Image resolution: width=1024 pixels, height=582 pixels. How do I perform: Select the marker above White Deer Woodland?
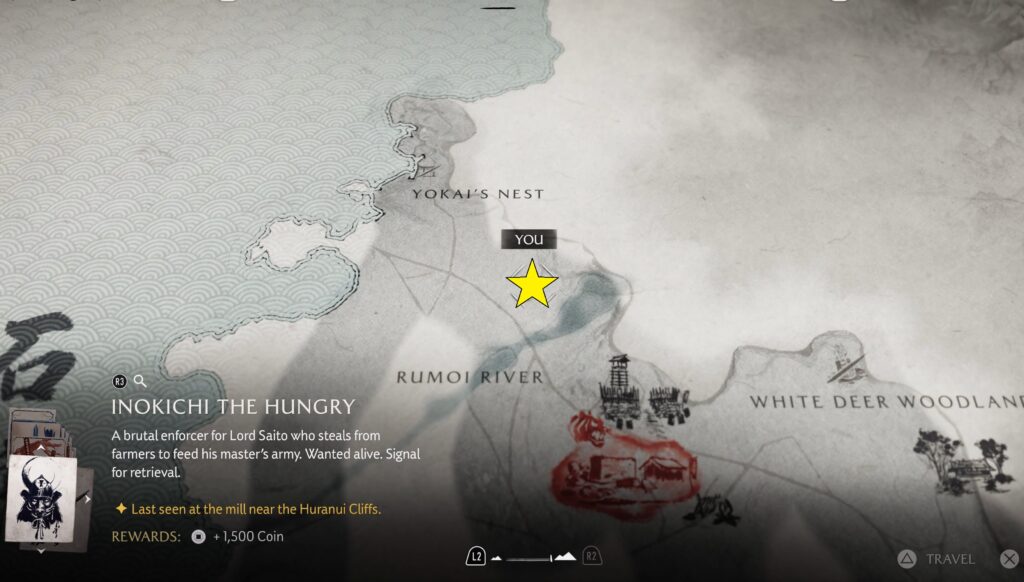click(843, 364)
